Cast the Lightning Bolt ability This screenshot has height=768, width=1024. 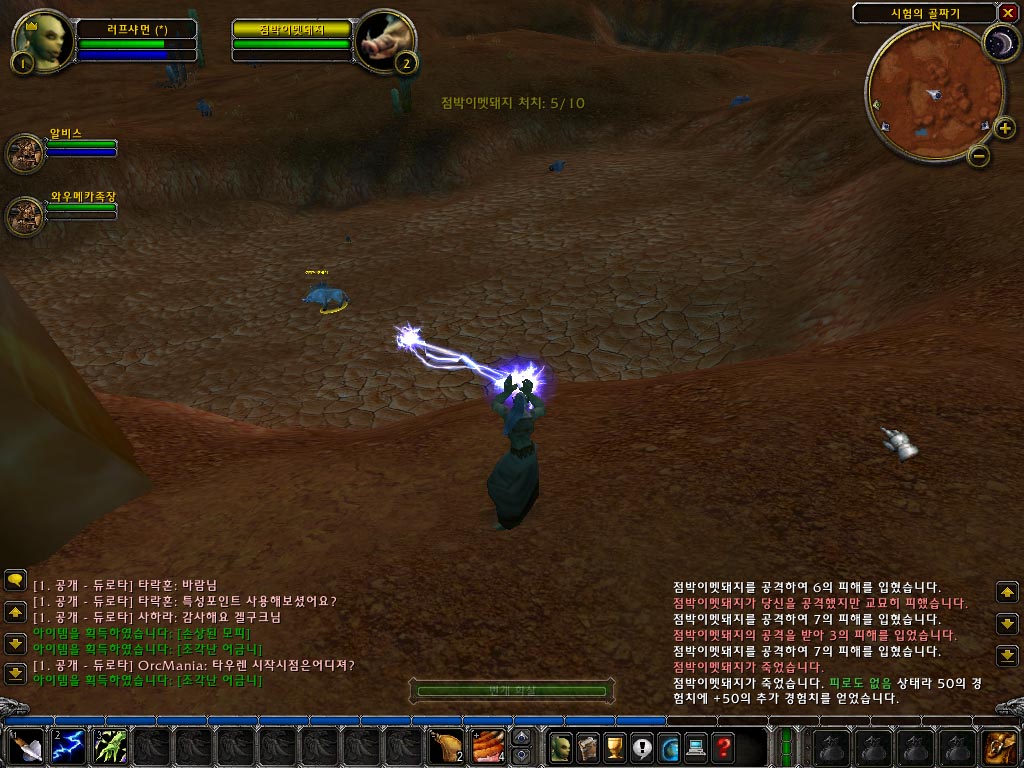[x=68, y=747]
